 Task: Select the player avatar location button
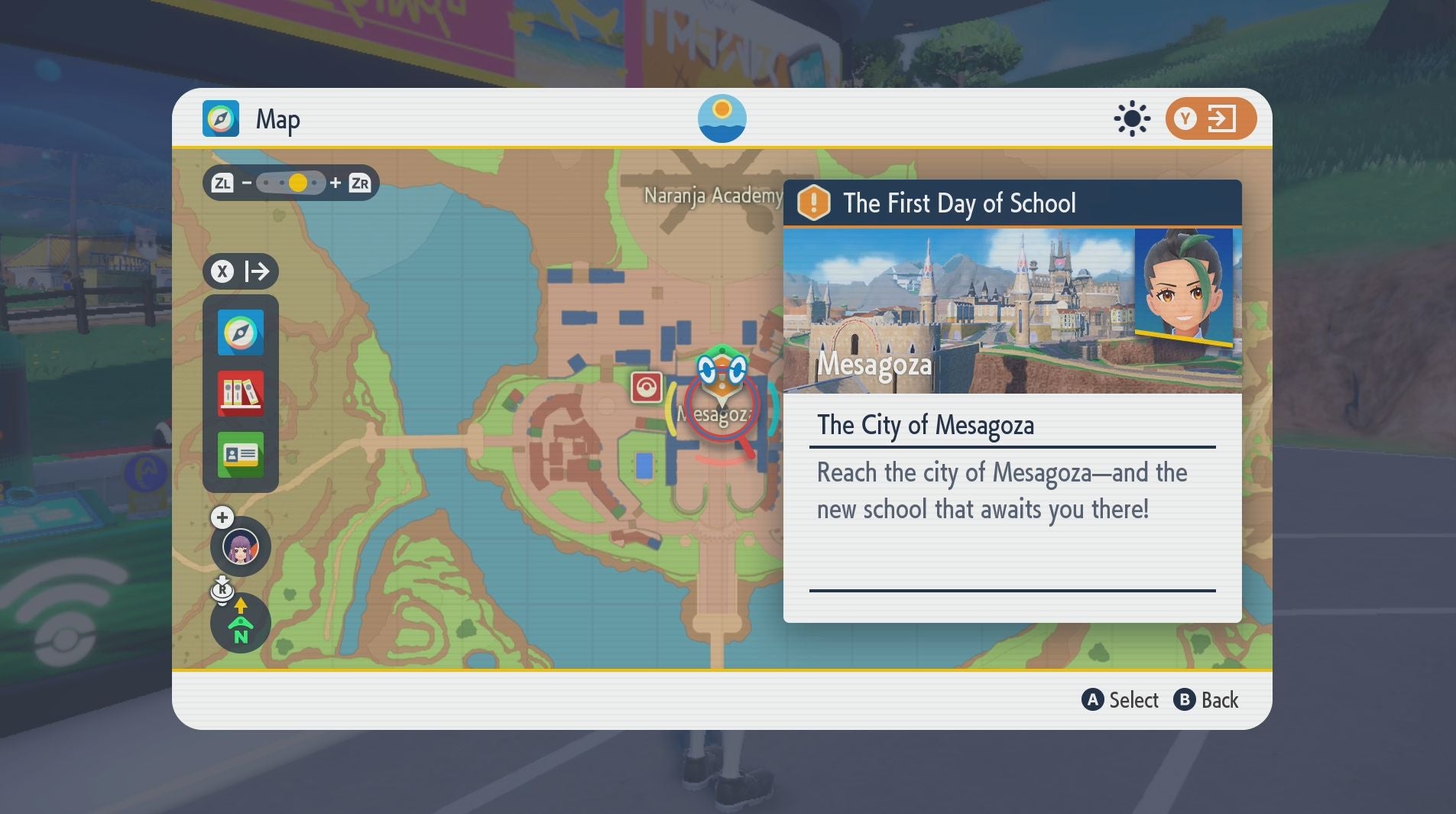pos(241,546)
